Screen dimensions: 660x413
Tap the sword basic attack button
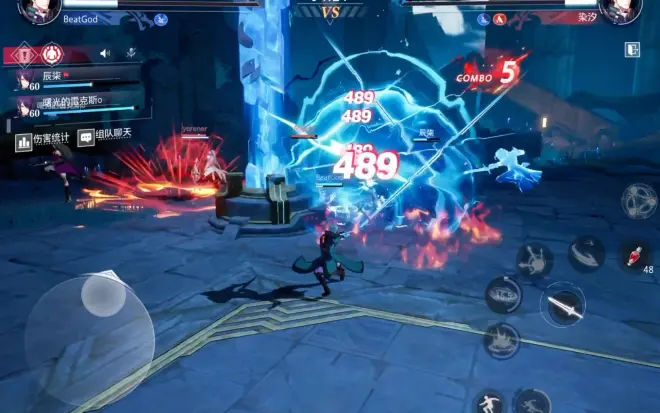click(562, 305)
